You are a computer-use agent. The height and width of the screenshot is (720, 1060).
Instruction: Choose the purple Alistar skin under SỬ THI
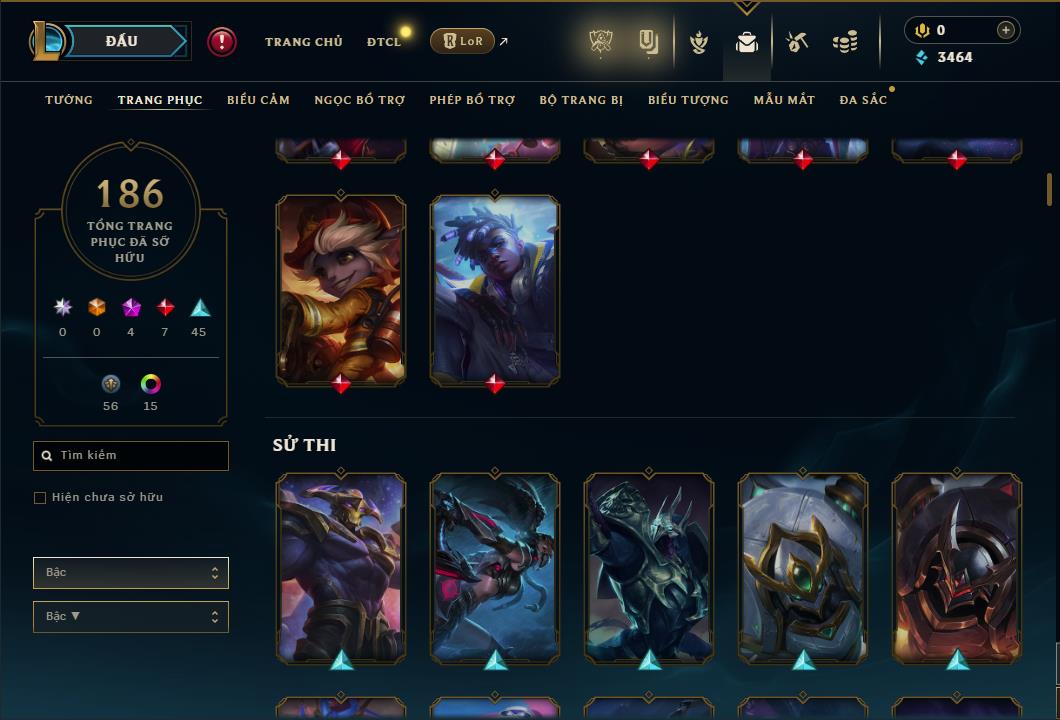[341, 568]
